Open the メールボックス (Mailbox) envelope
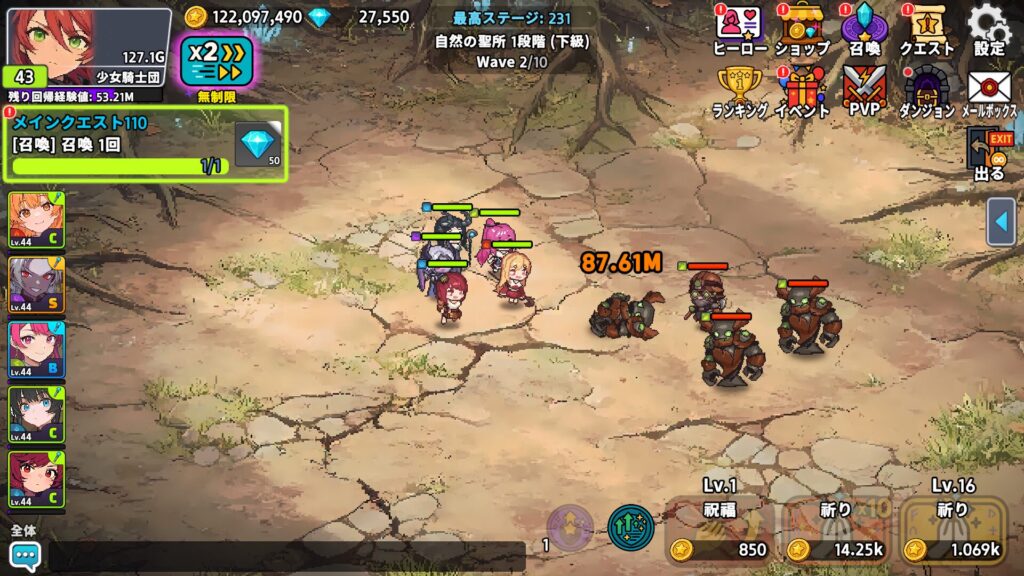Screen dimensions: 1024x576 pyautogui.click(x=989, y=90)
